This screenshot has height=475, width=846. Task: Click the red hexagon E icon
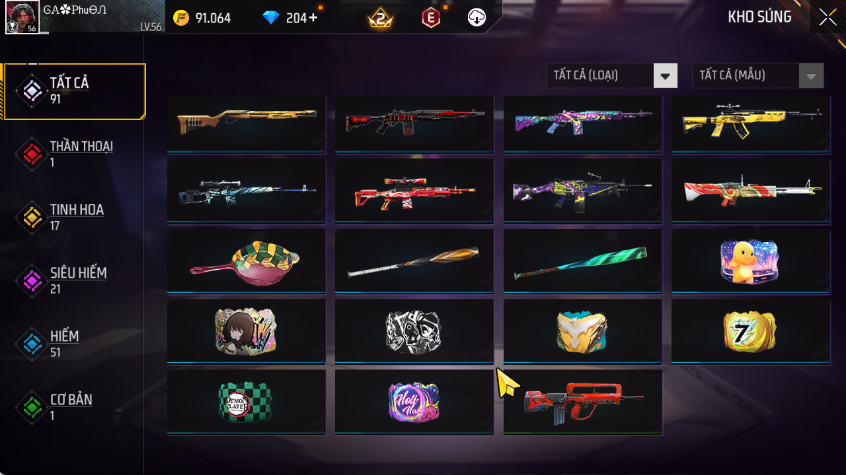(x=431, y=18)
